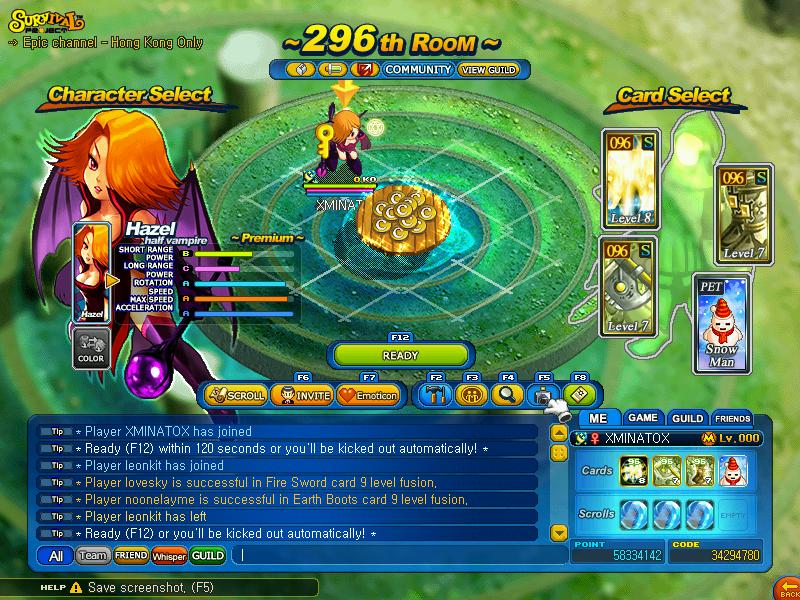Screen dimensions: 800x600
Task: Select the Whisper chat channel
Action: point(168,555)
